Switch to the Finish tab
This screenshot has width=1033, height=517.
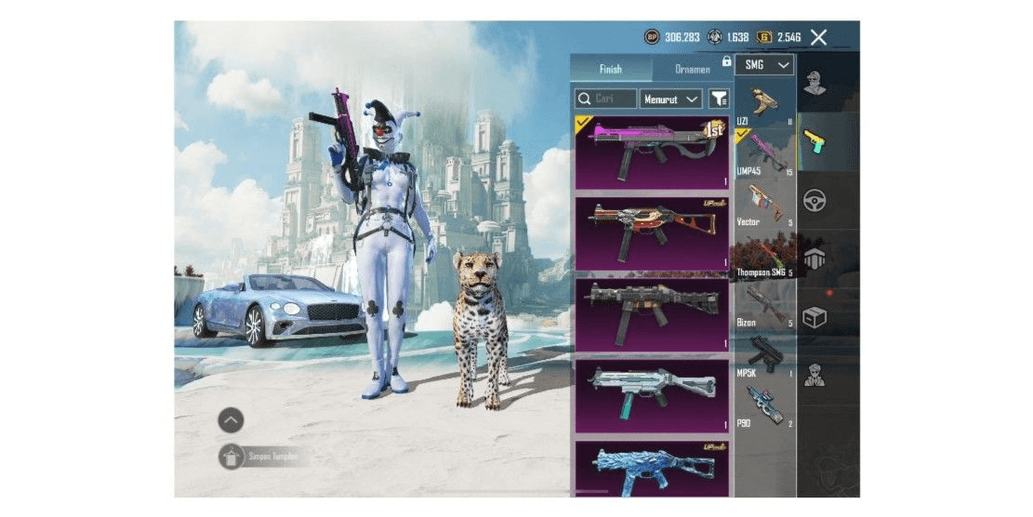(x=610, y=69)
